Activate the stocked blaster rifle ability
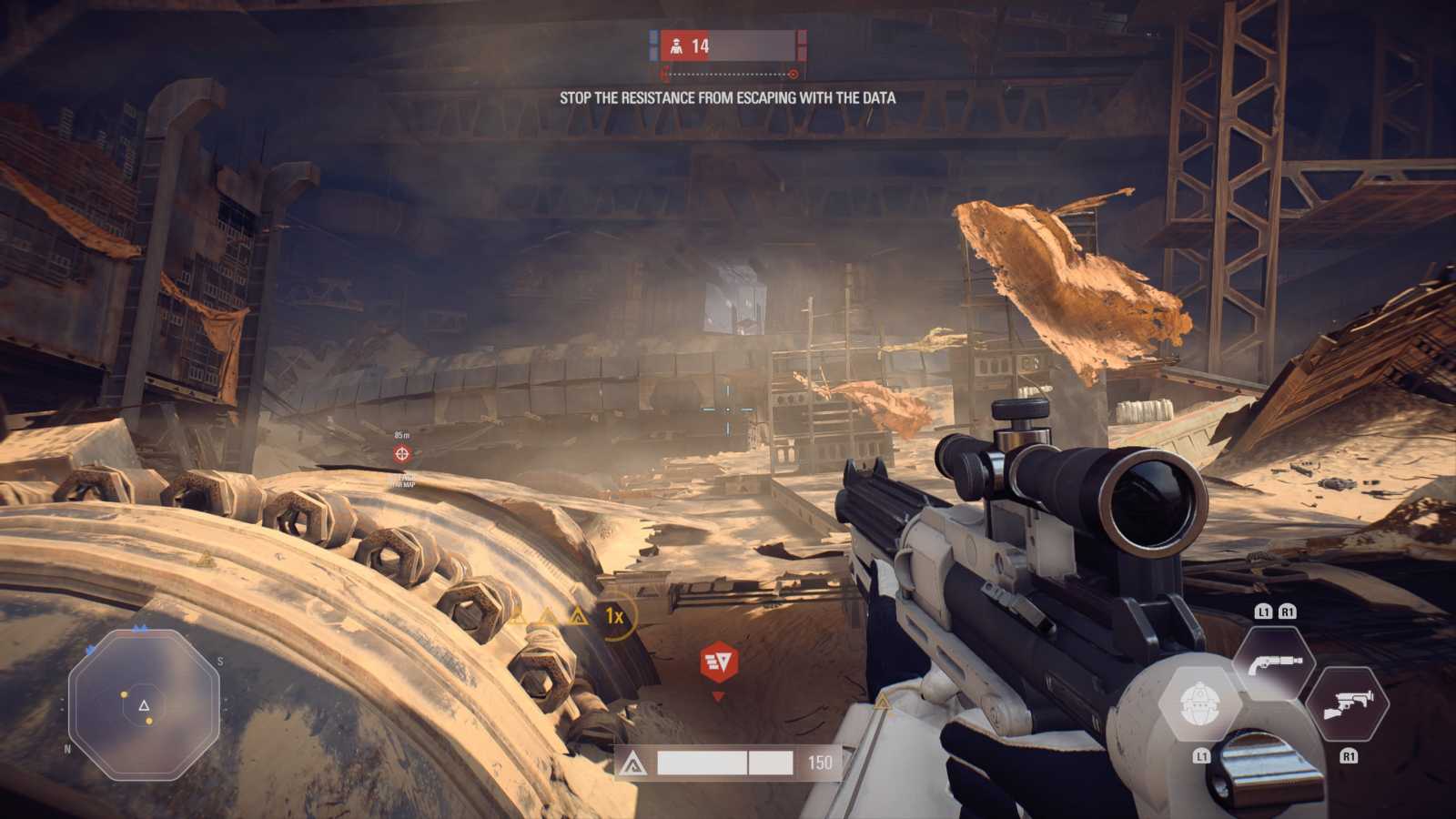The width and height of the screenshot is (1456, 819). click(x=1347, y=704)
